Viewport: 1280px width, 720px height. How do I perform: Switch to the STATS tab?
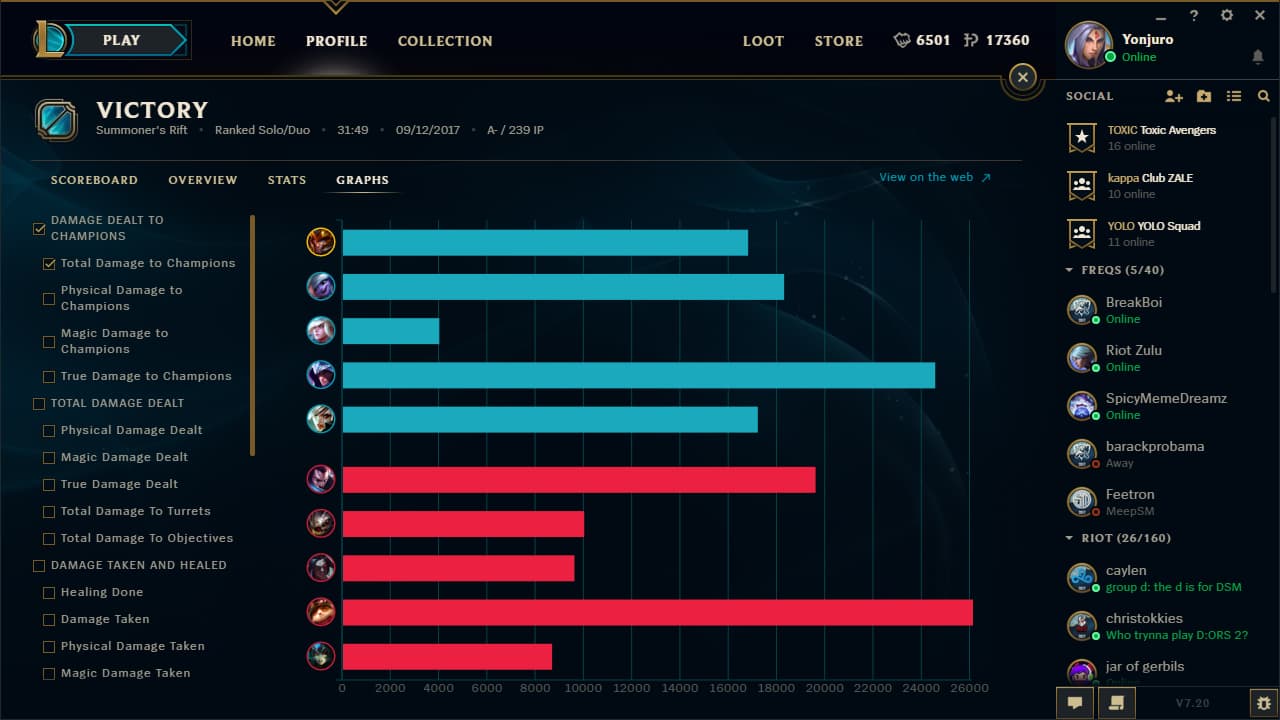[x=287, y=180]
